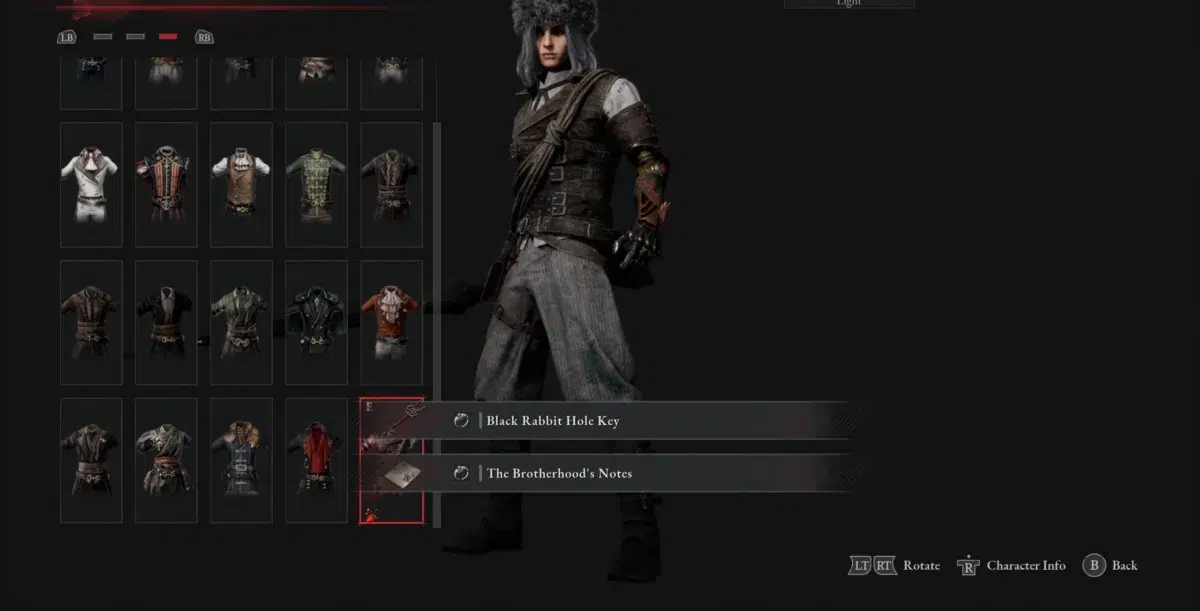
Task: Equip the brown vest with white sleeves
Action: pyautogui.click(x=241, y=184)
